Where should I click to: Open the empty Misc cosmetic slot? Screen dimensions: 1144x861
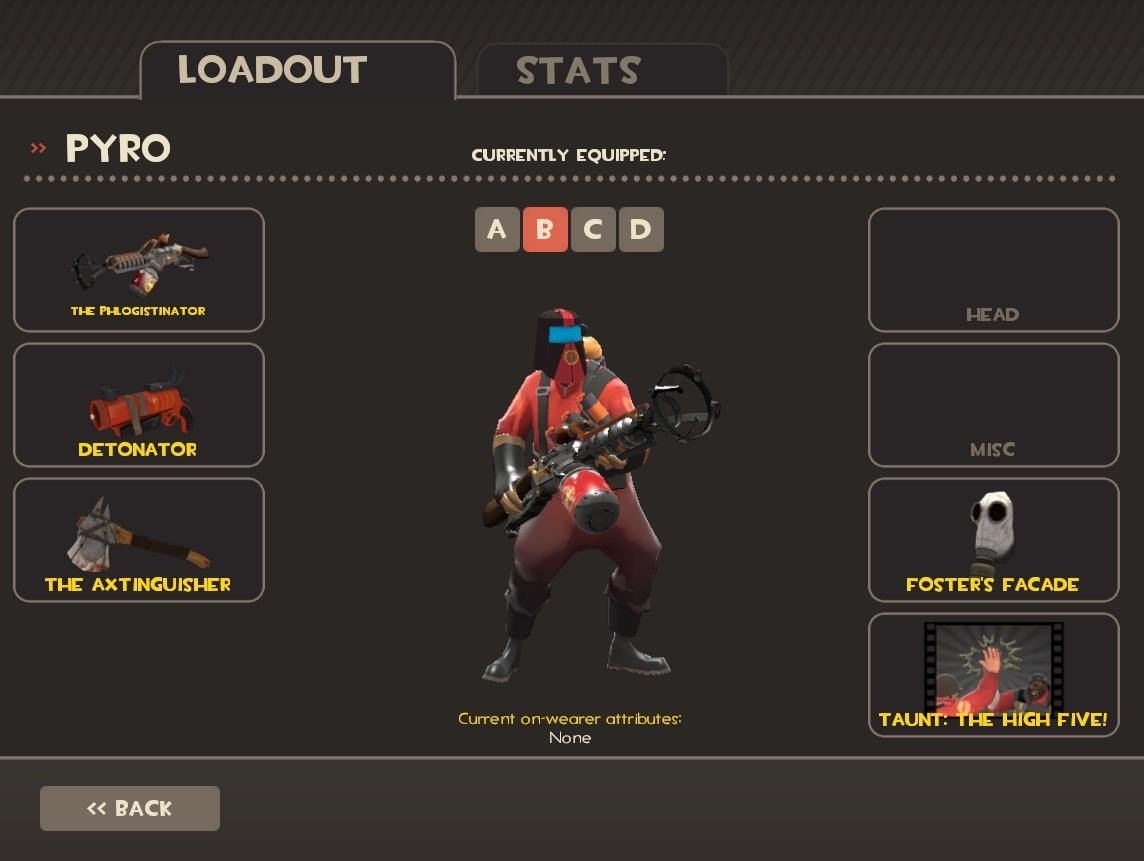point(993,405)
